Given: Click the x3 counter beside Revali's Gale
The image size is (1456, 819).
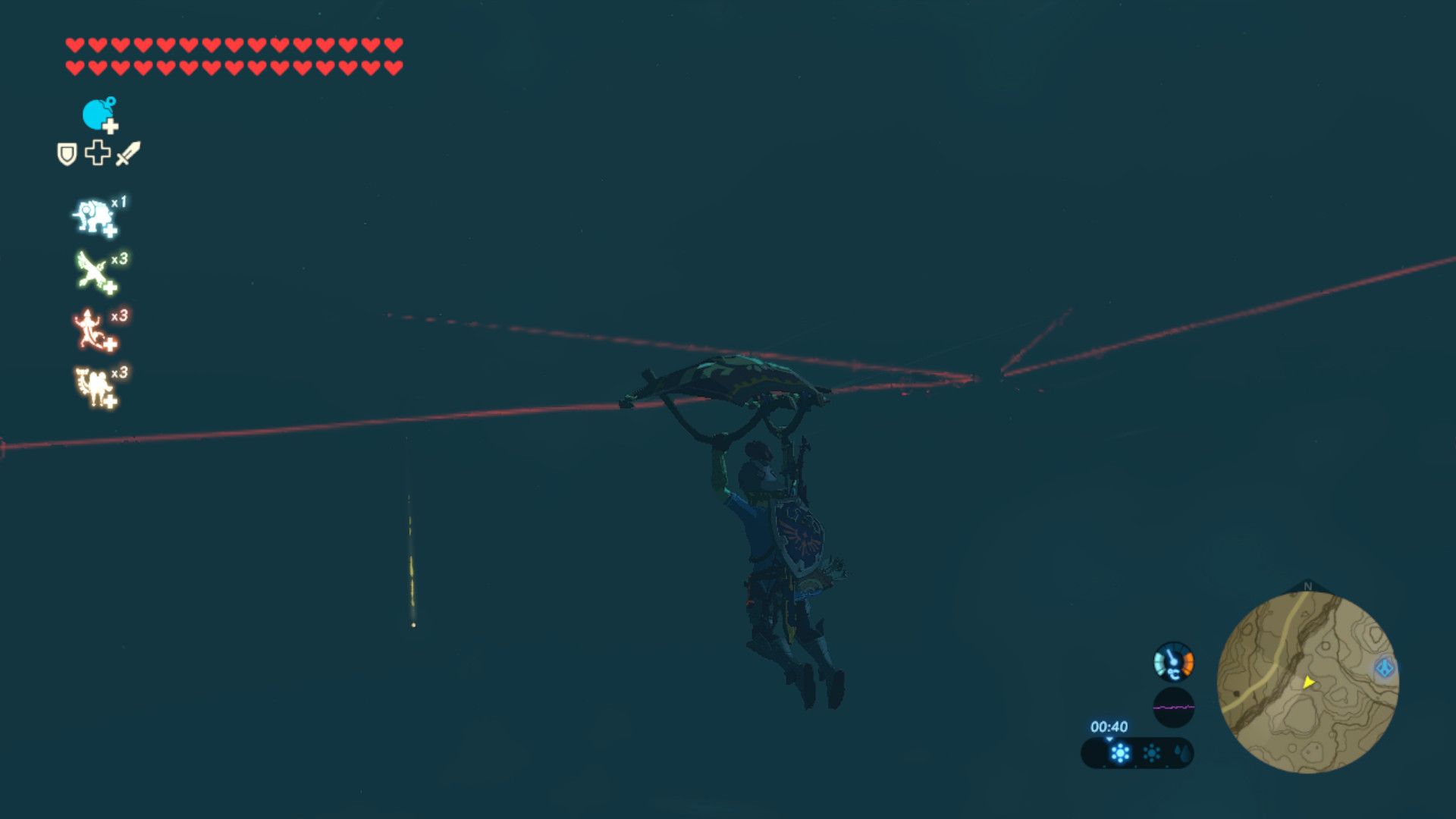Looking at the screenshot, I should point(121,258).
